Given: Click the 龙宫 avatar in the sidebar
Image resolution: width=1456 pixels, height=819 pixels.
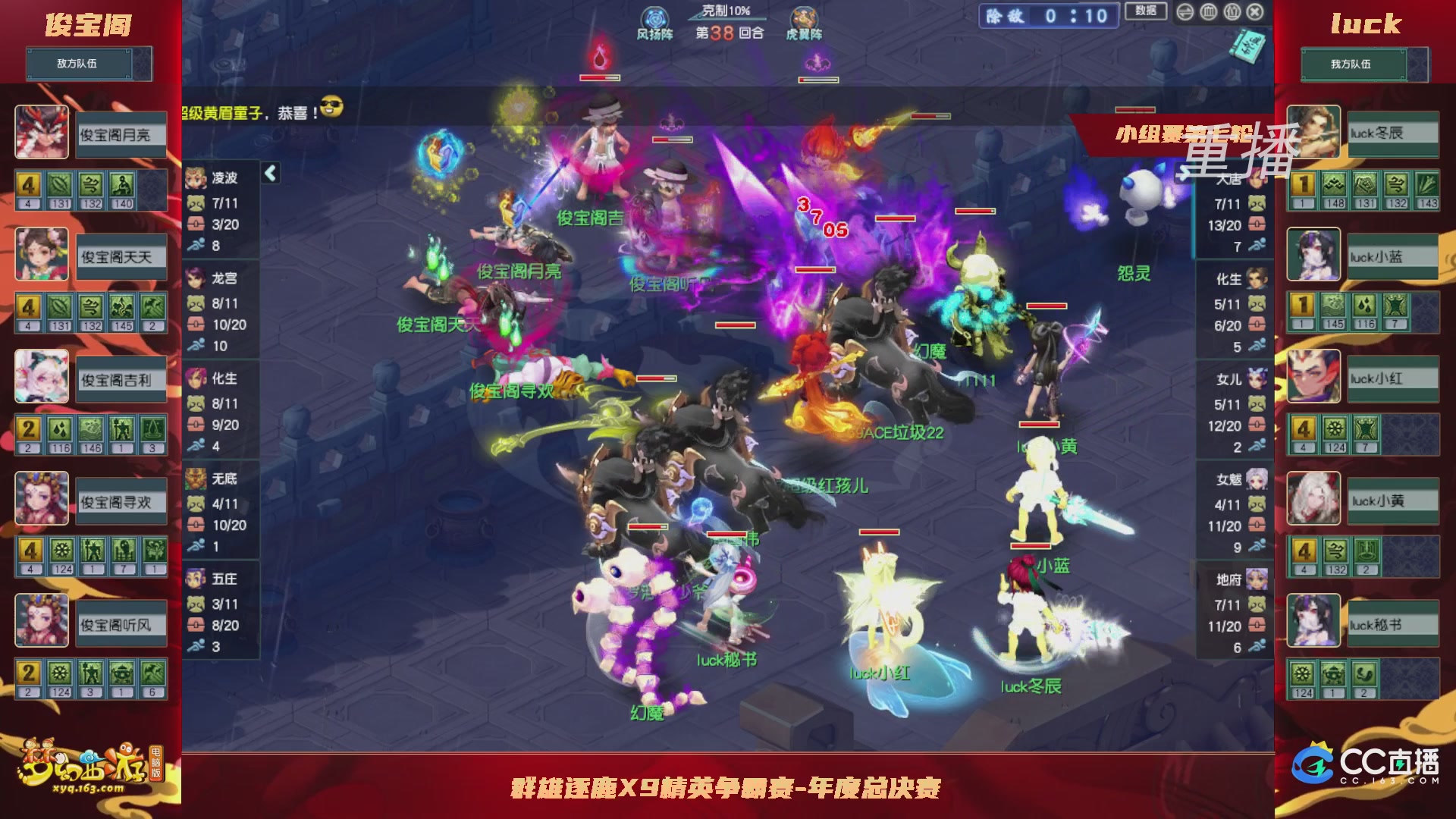Looking at the screenshot, I should (x=196, y=279).
